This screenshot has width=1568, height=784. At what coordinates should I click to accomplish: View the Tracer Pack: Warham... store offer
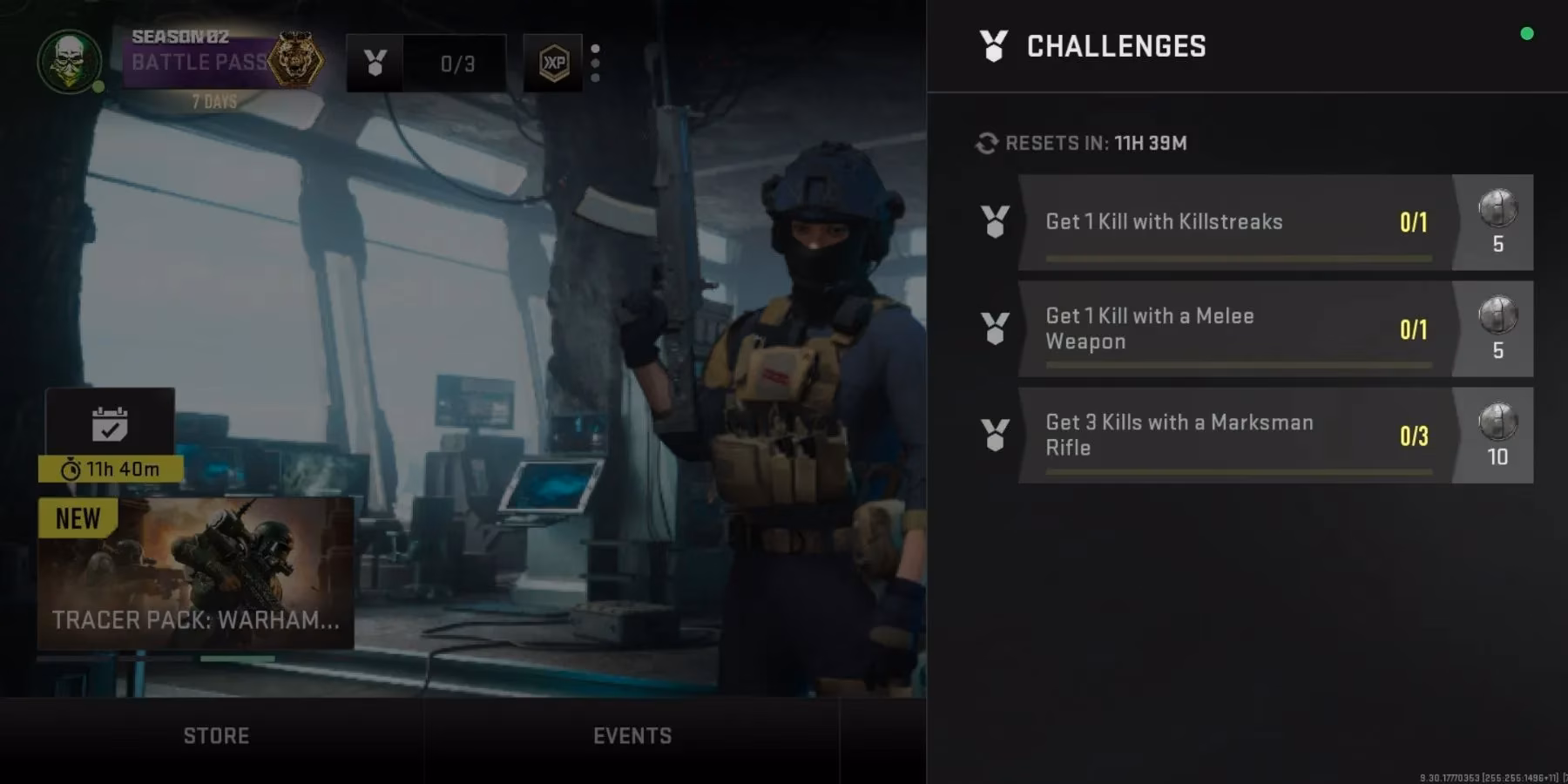(x=196, y=573)
